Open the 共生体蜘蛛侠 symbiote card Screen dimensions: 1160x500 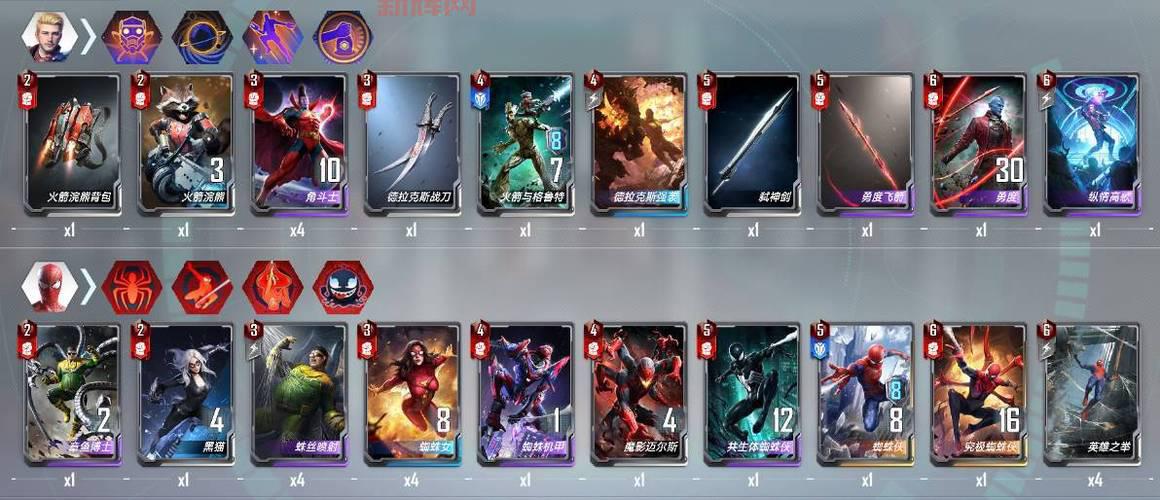pyautogui.click(x=753, y=393)
